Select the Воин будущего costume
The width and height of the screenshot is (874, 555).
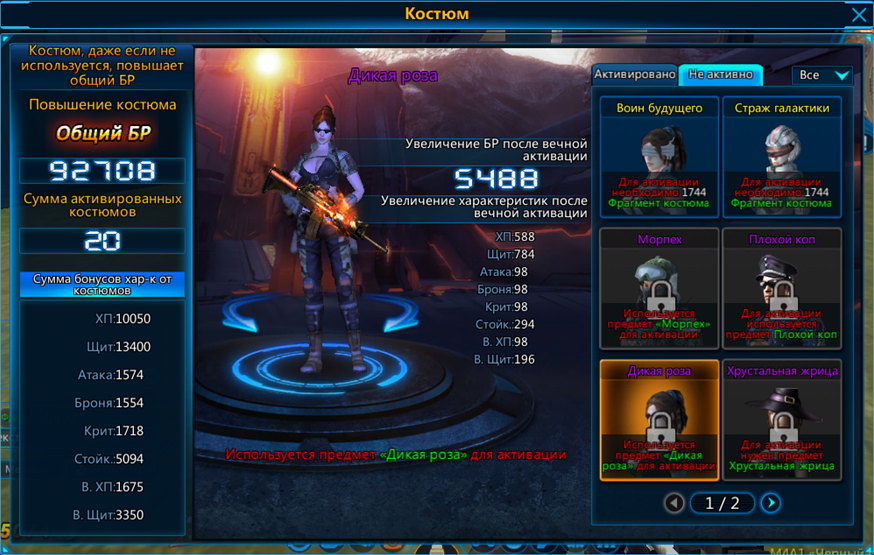[x=659, y=156]
